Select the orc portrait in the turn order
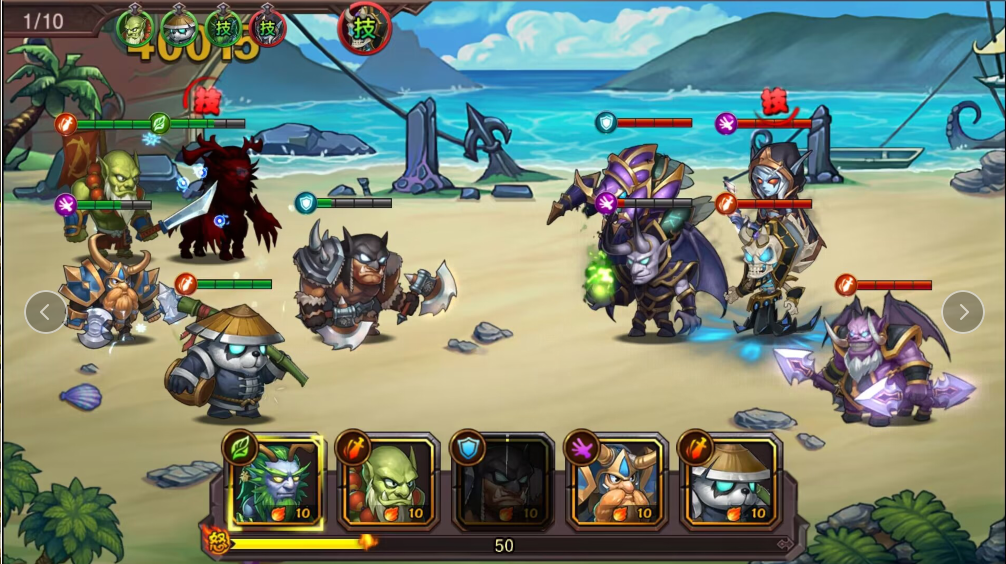Image resolution: width=1006 pixels, height=564 pixels. tap(135, 27)
